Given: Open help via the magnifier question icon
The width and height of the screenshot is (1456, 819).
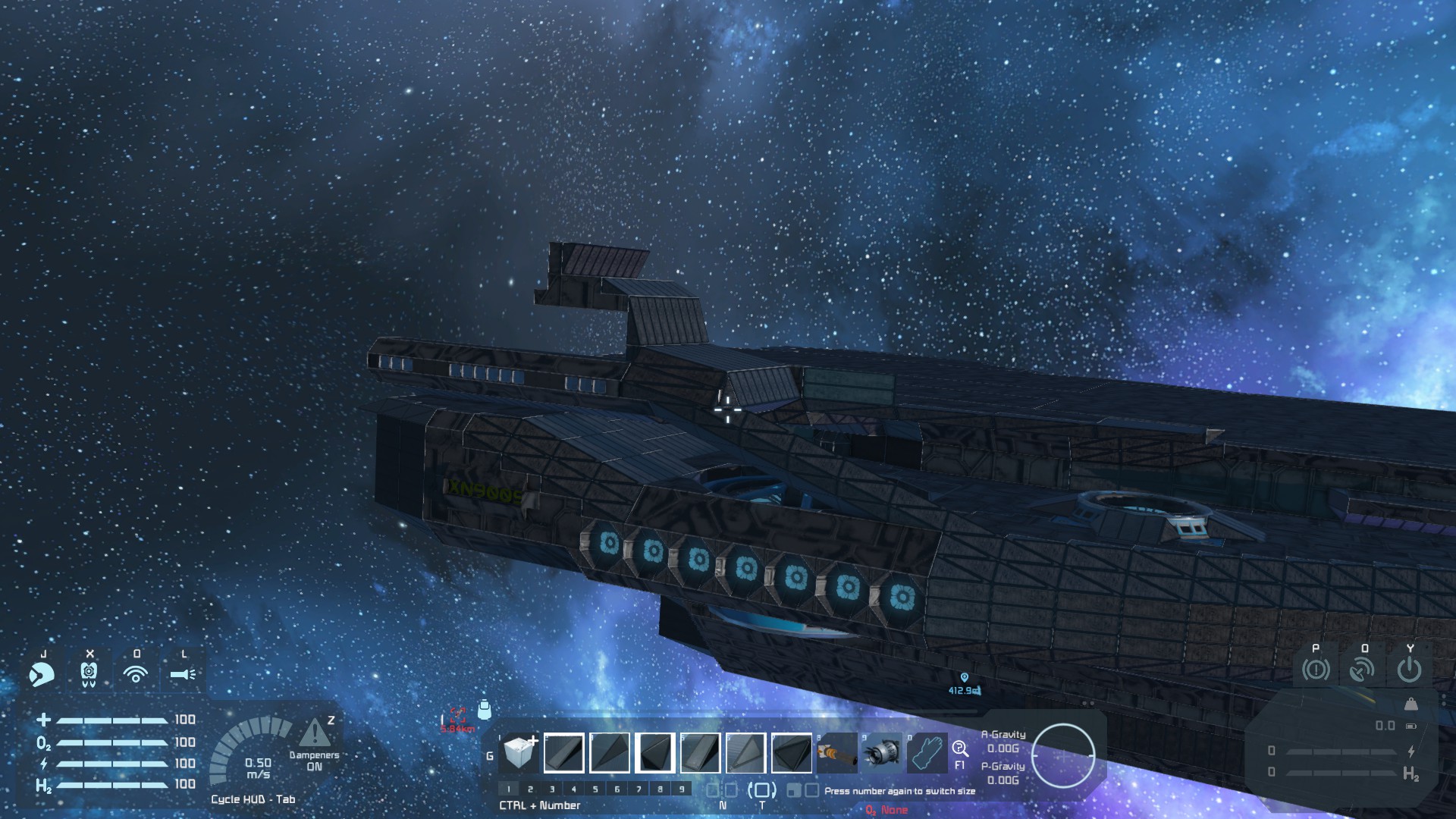Looking at the screenshot, I should (960, 749).
